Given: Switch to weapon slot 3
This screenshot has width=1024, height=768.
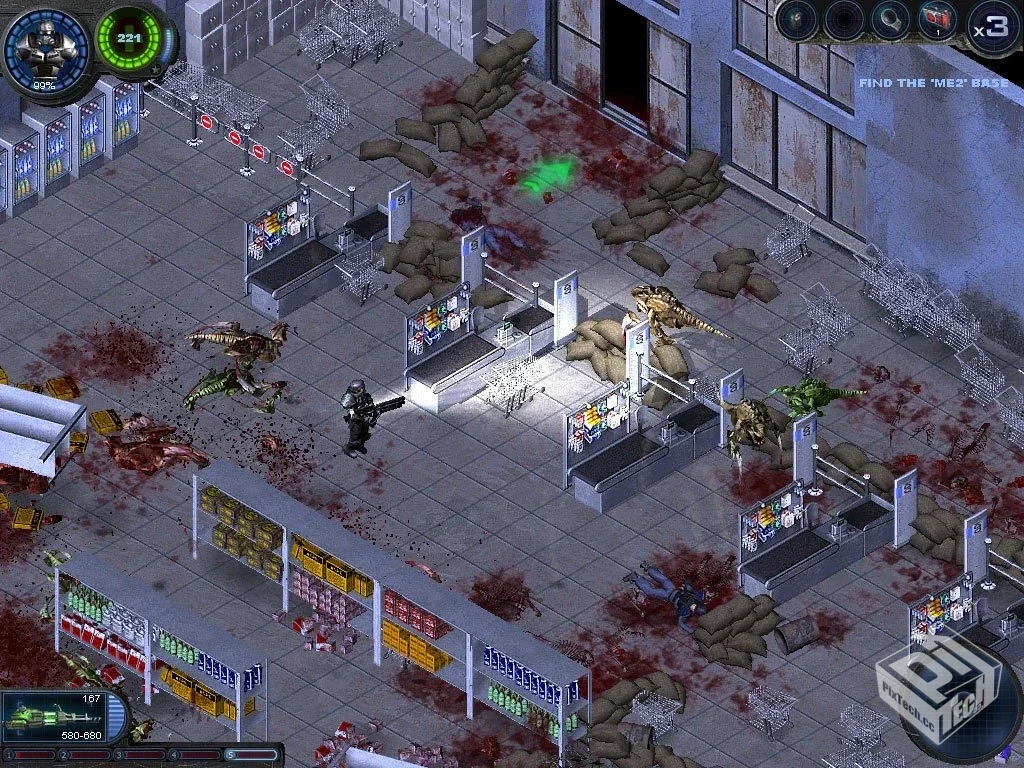Looking at the screenshot, I should pyautogui.click(x=141, y=755).
